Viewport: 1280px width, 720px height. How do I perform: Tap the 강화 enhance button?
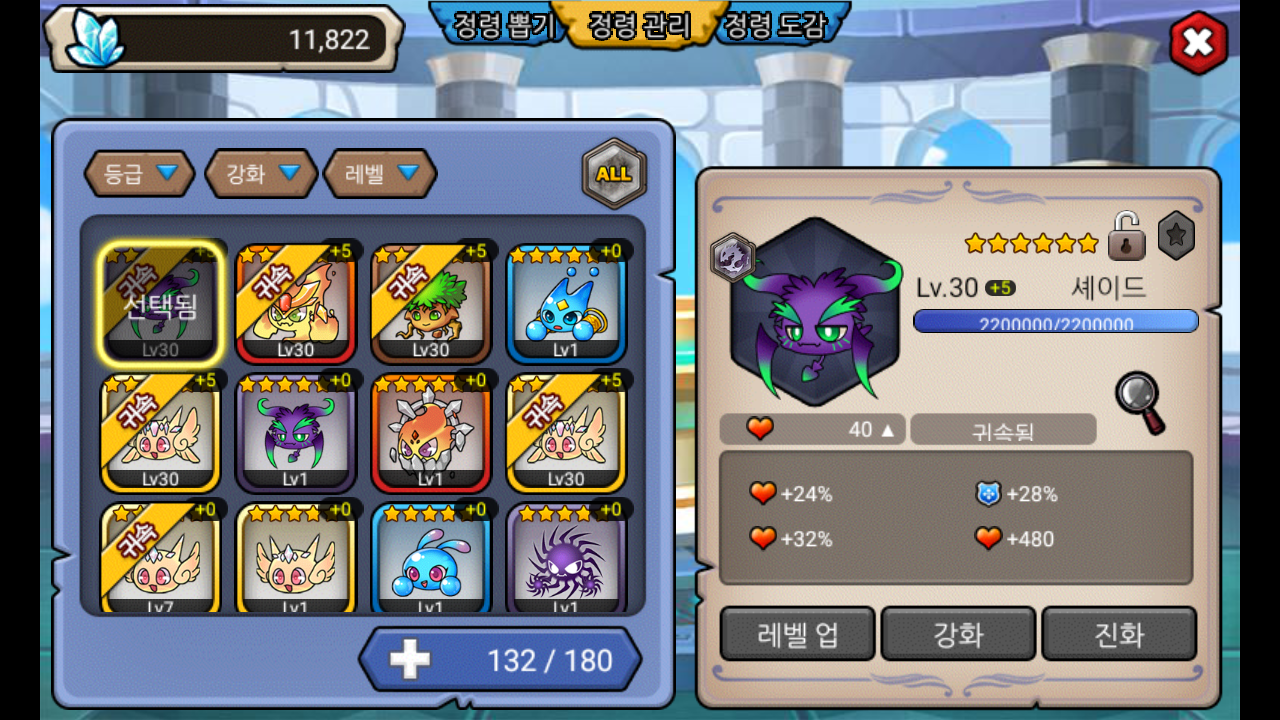(x=958, y=634)
